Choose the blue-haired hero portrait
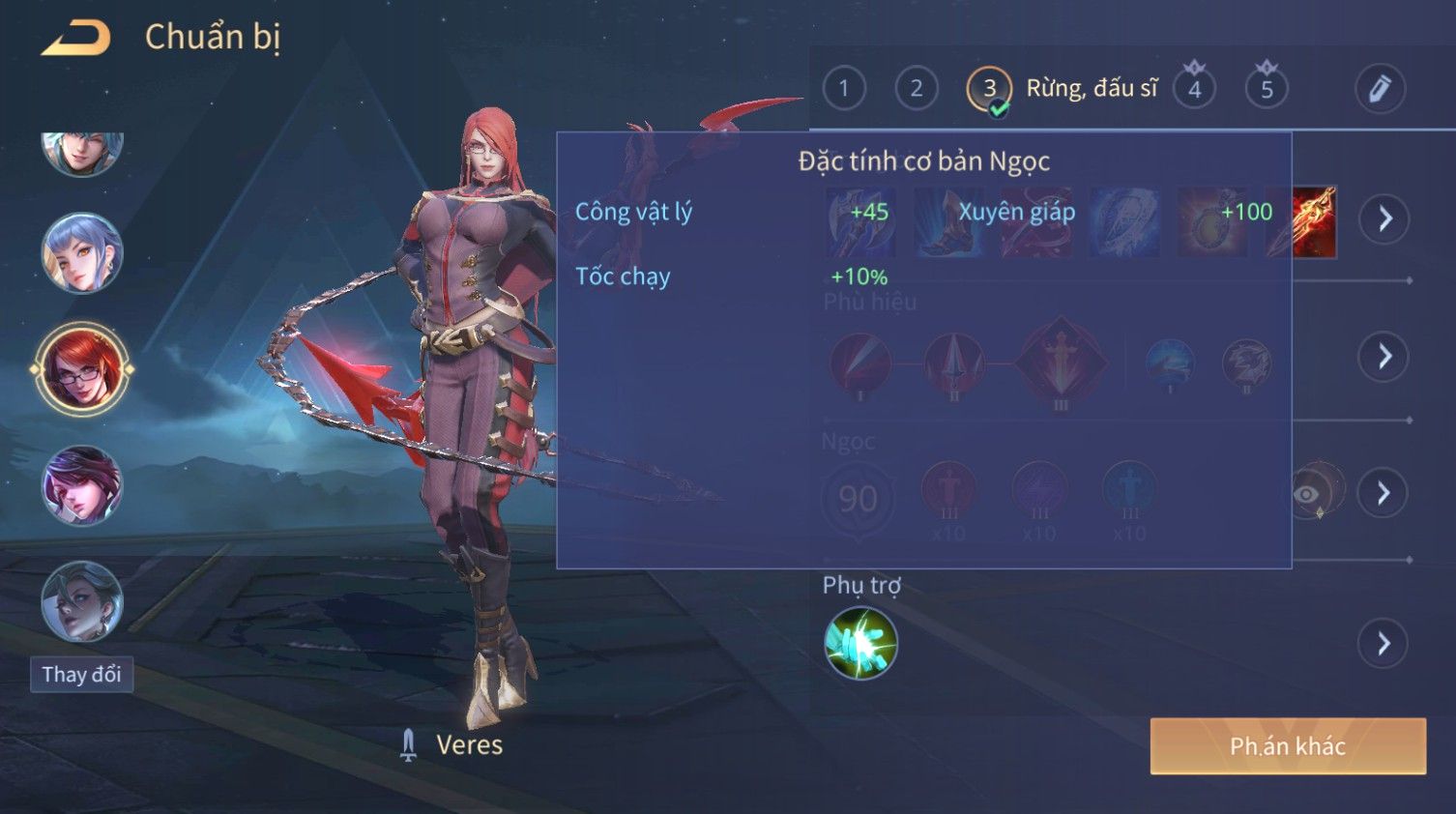 [82, 253]
